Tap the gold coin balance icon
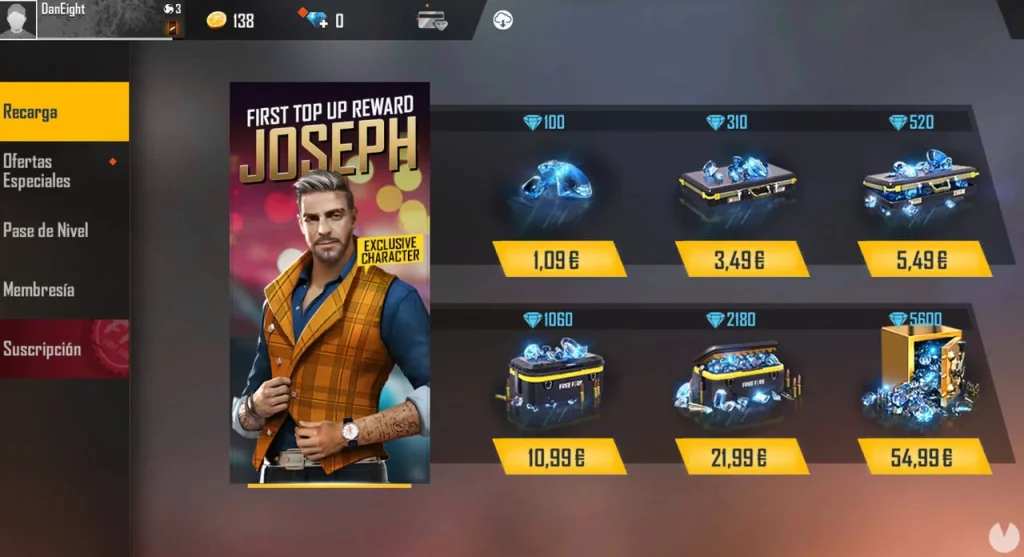1024x557 pixels. click(x=217, y=20)
